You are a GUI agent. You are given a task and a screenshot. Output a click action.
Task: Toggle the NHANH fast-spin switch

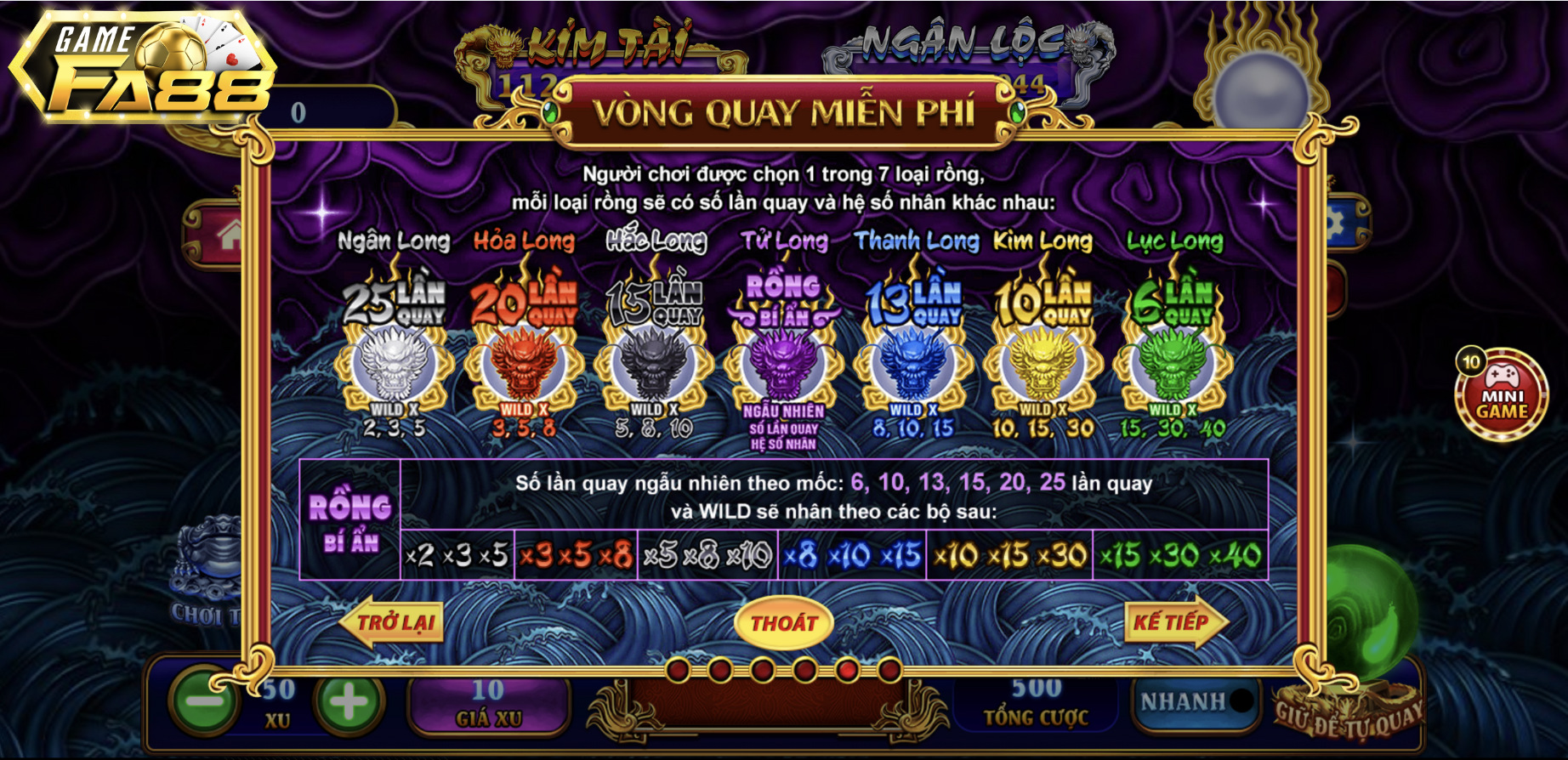(1196, 701)
